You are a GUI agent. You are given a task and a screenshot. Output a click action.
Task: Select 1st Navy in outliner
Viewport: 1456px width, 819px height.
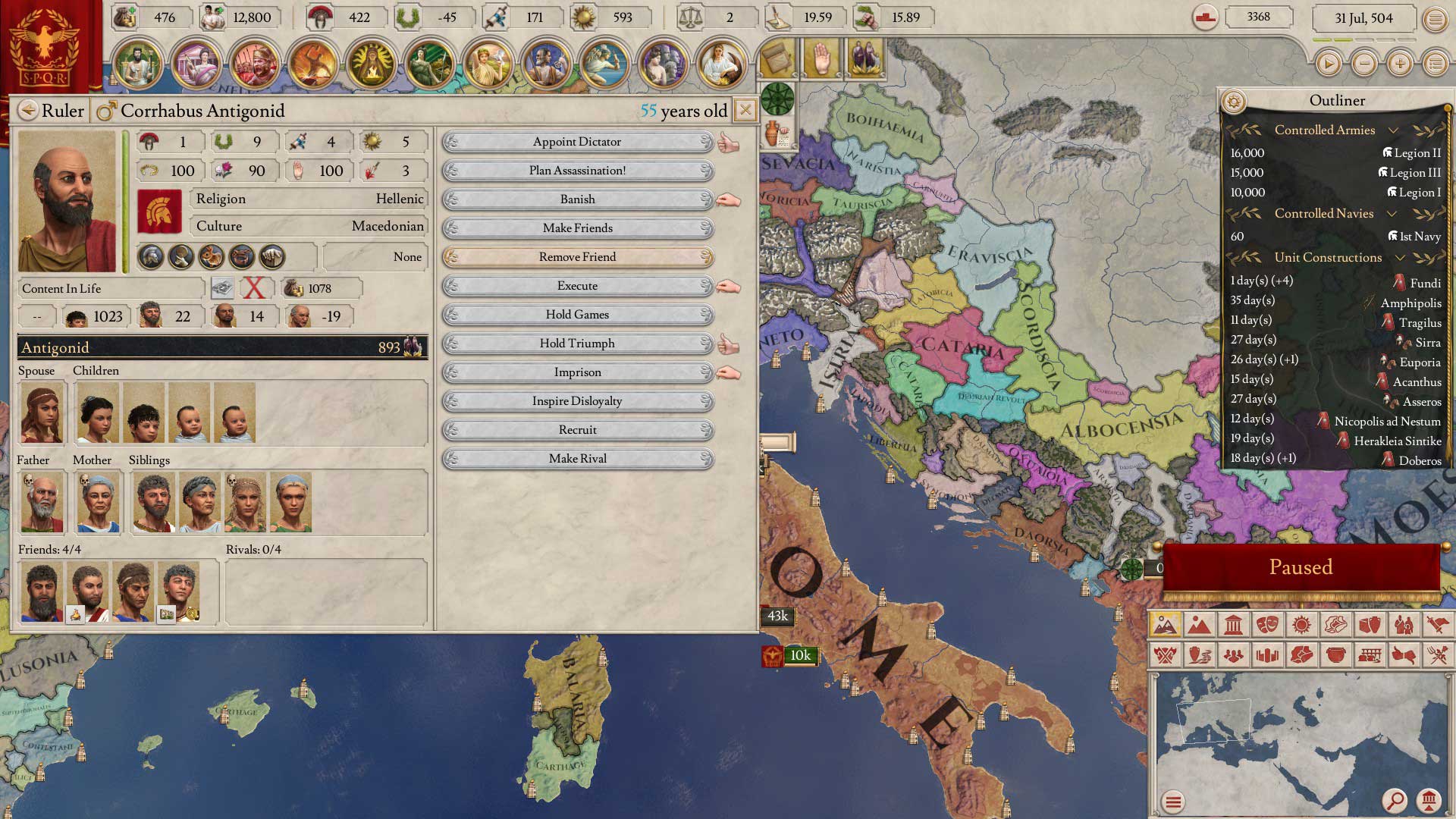coord(1414,237)
